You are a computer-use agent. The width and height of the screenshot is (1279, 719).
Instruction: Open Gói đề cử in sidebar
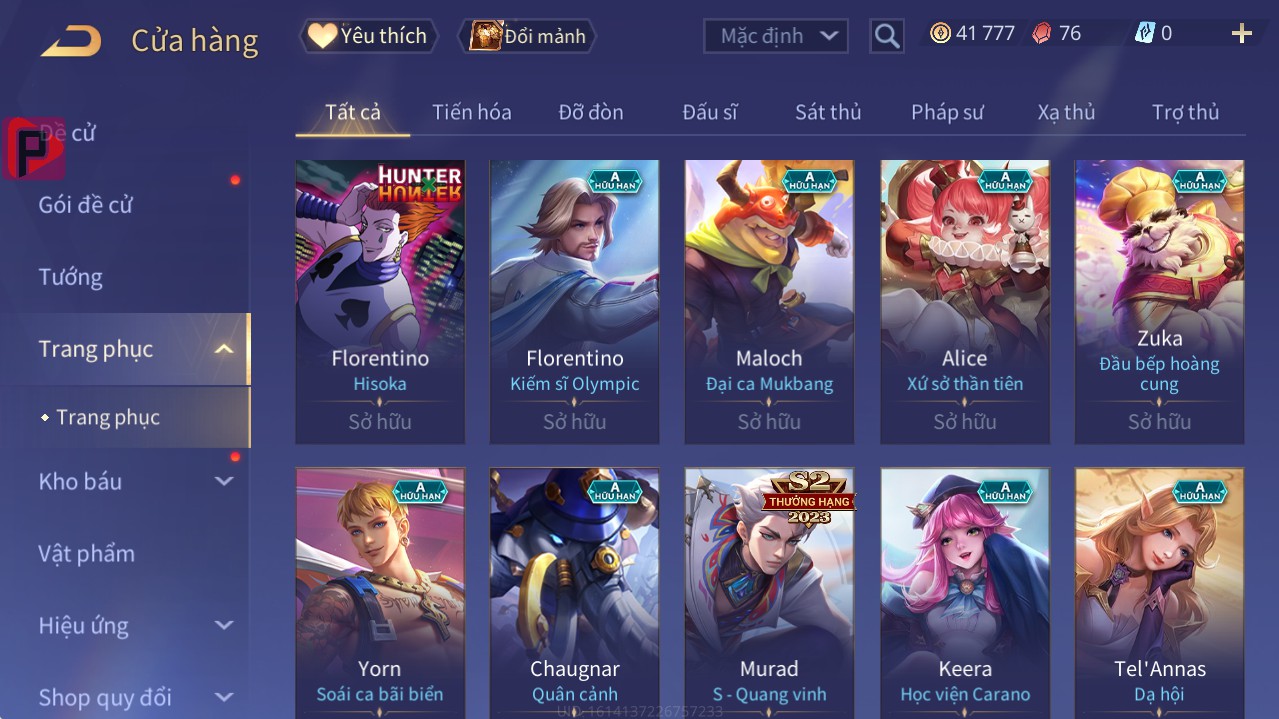tap(86, 205)
